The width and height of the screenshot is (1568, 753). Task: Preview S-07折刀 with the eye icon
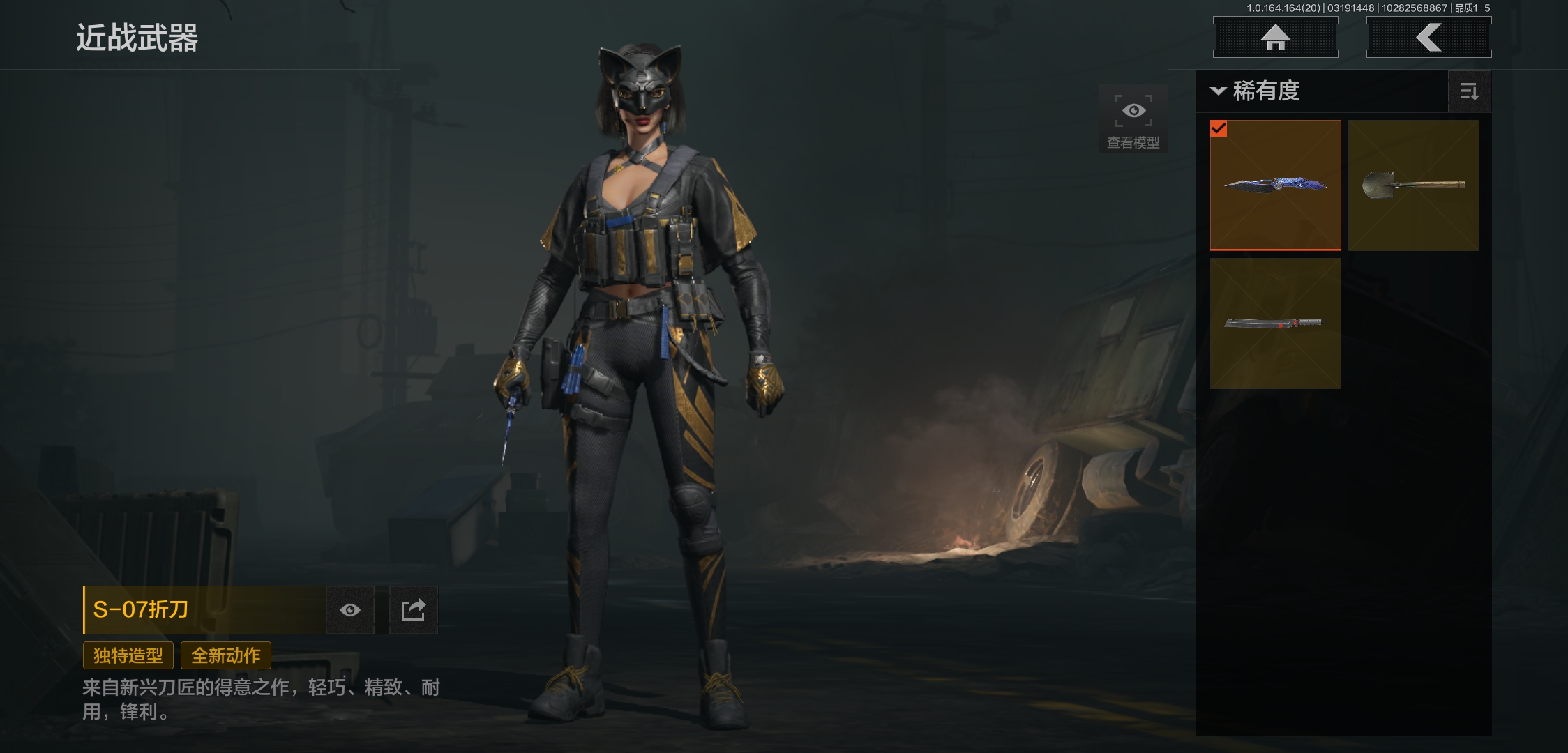tap(350, 610)
